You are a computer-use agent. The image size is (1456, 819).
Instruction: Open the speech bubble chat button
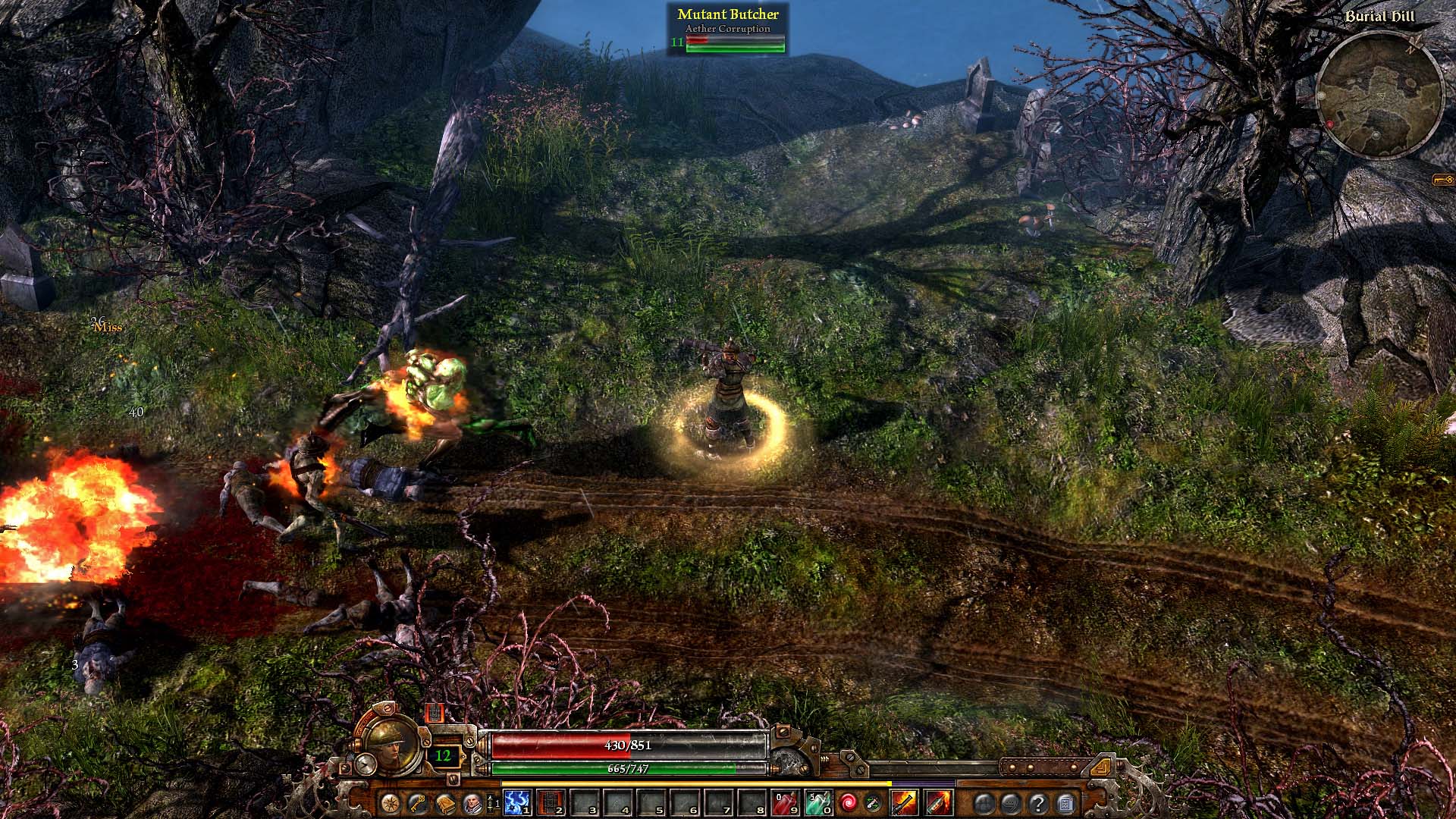1011,803
